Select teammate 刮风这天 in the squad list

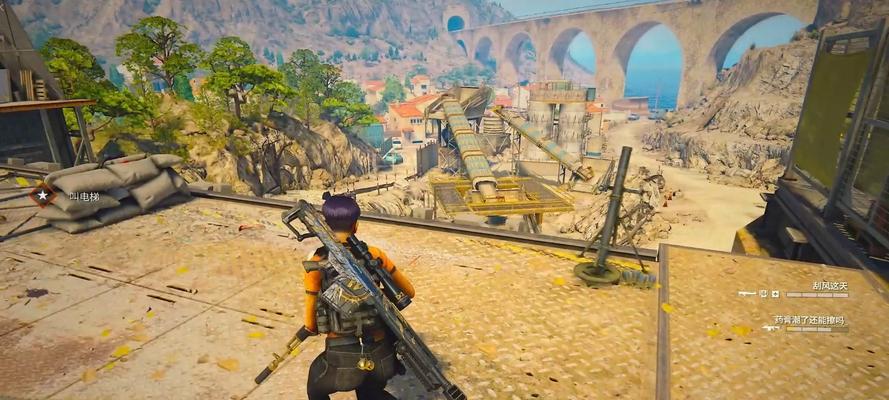(830, 286)
